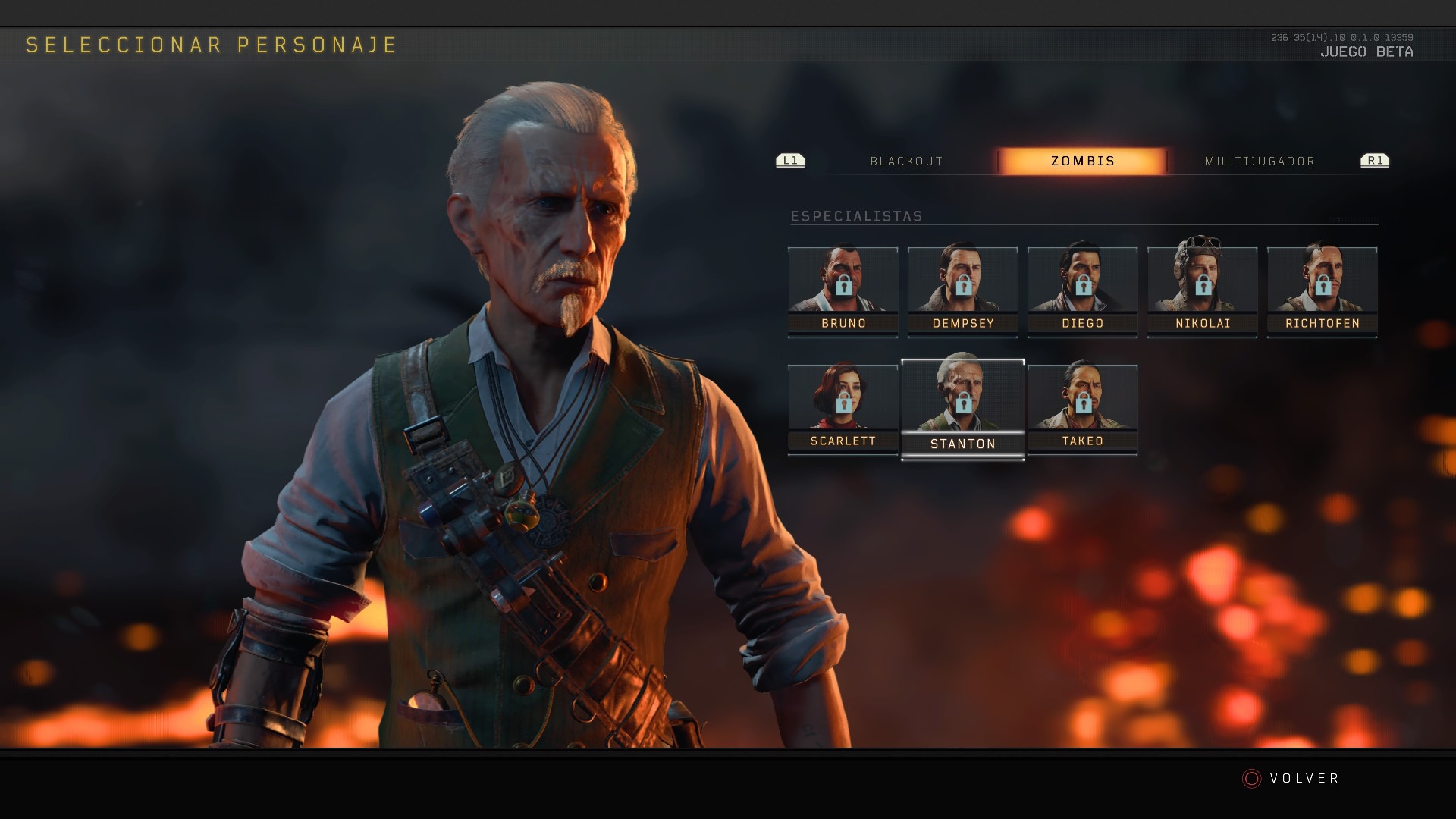The image size is (1456, 819).
Task: Select the Zombis tab
Action: (x=1082, y=162)
